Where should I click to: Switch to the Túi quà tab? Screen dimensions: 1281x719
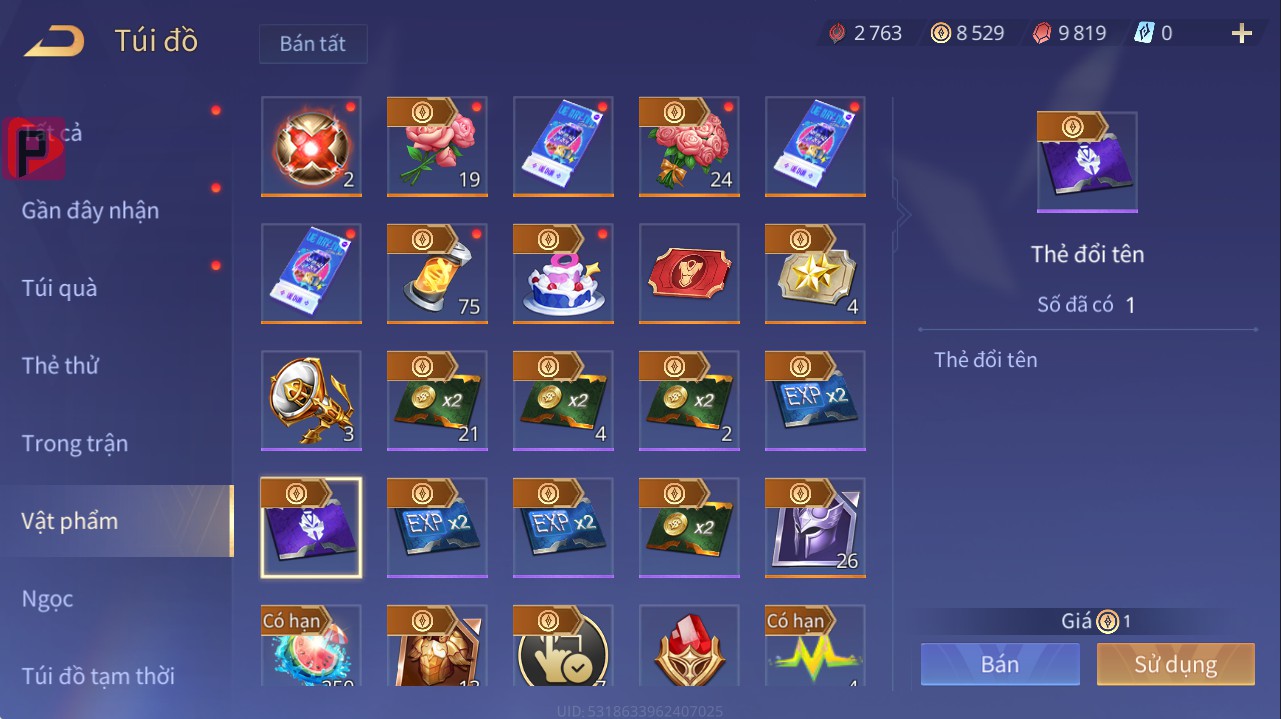[60, 288]
